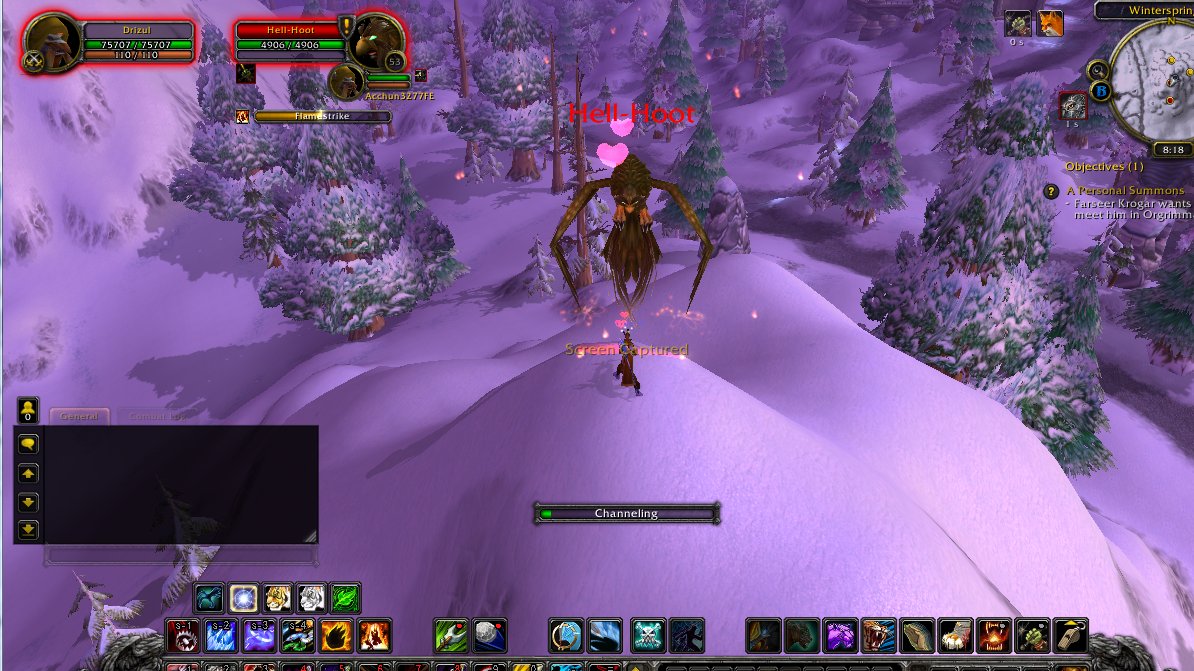This screenshot has height=671, width=1194.
Task: Switch to the General chat tab
Action: [78, 416]
